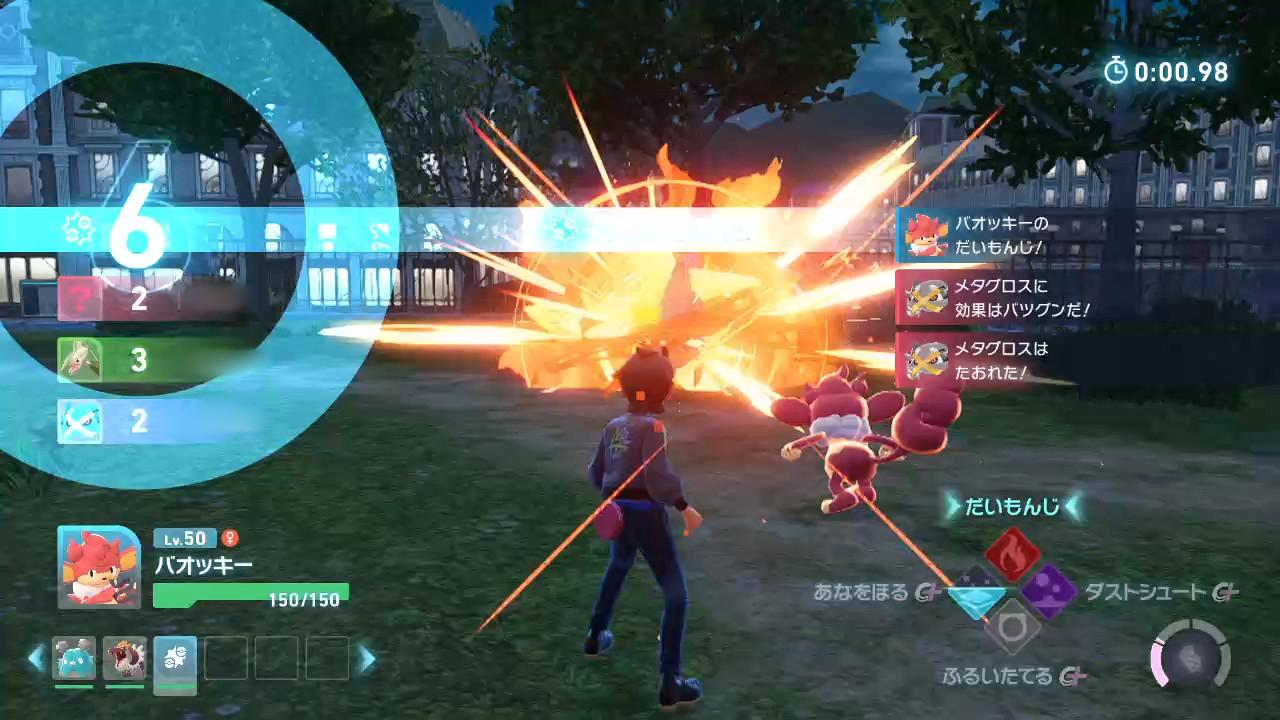Click the left arrow beside the party slots
The height and width of the screenshot is (720, 1280).
pyautogui.click(x=36, y=658)
